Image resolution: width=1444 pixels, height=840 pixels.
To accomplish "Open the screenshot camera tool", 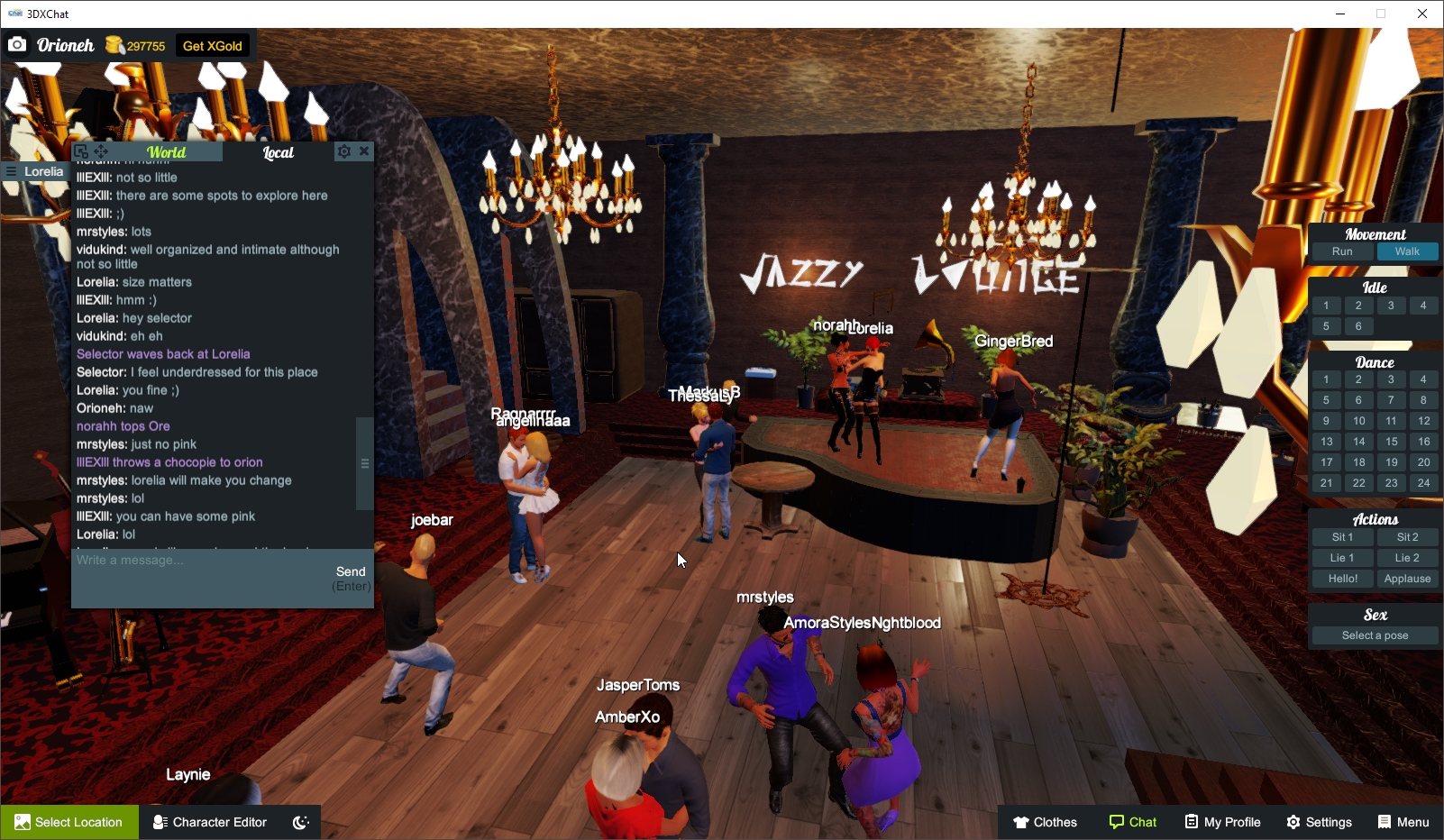I will click(x=18, y=43).
